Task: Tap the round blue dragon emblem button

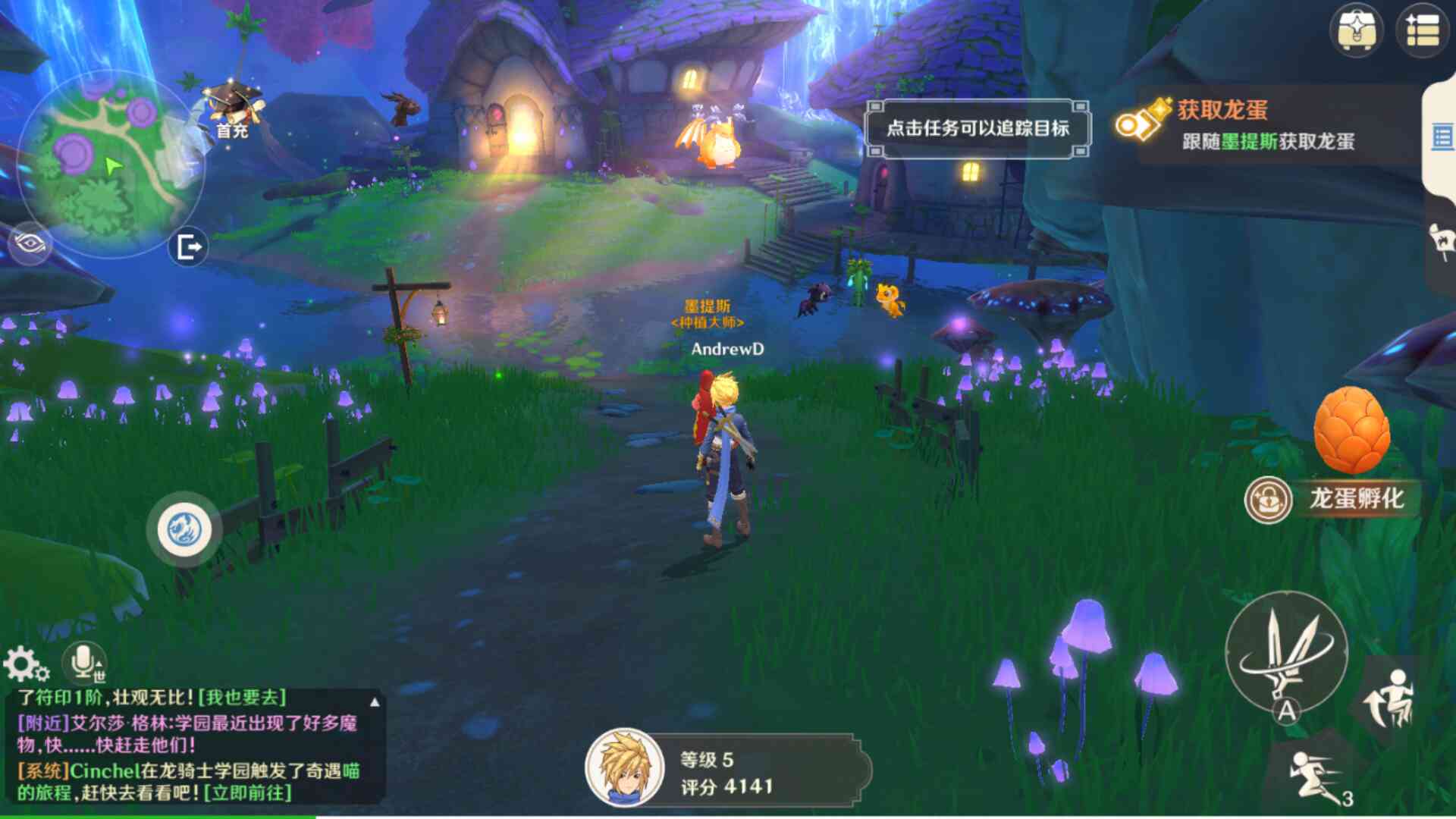Action: [x=184, y=529]
